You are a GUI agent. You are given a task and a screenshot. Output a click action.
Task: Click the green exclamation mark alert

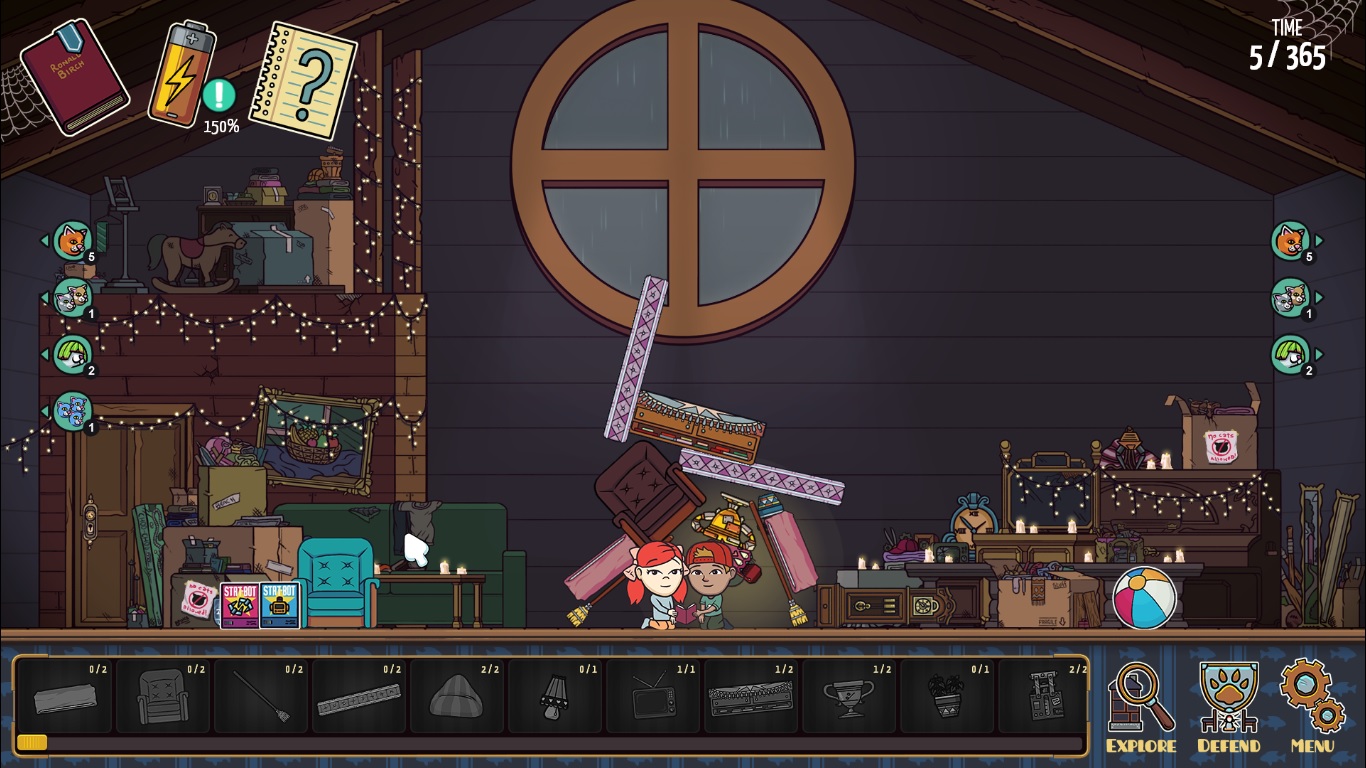pyautogui.click(x=219, y=96)
